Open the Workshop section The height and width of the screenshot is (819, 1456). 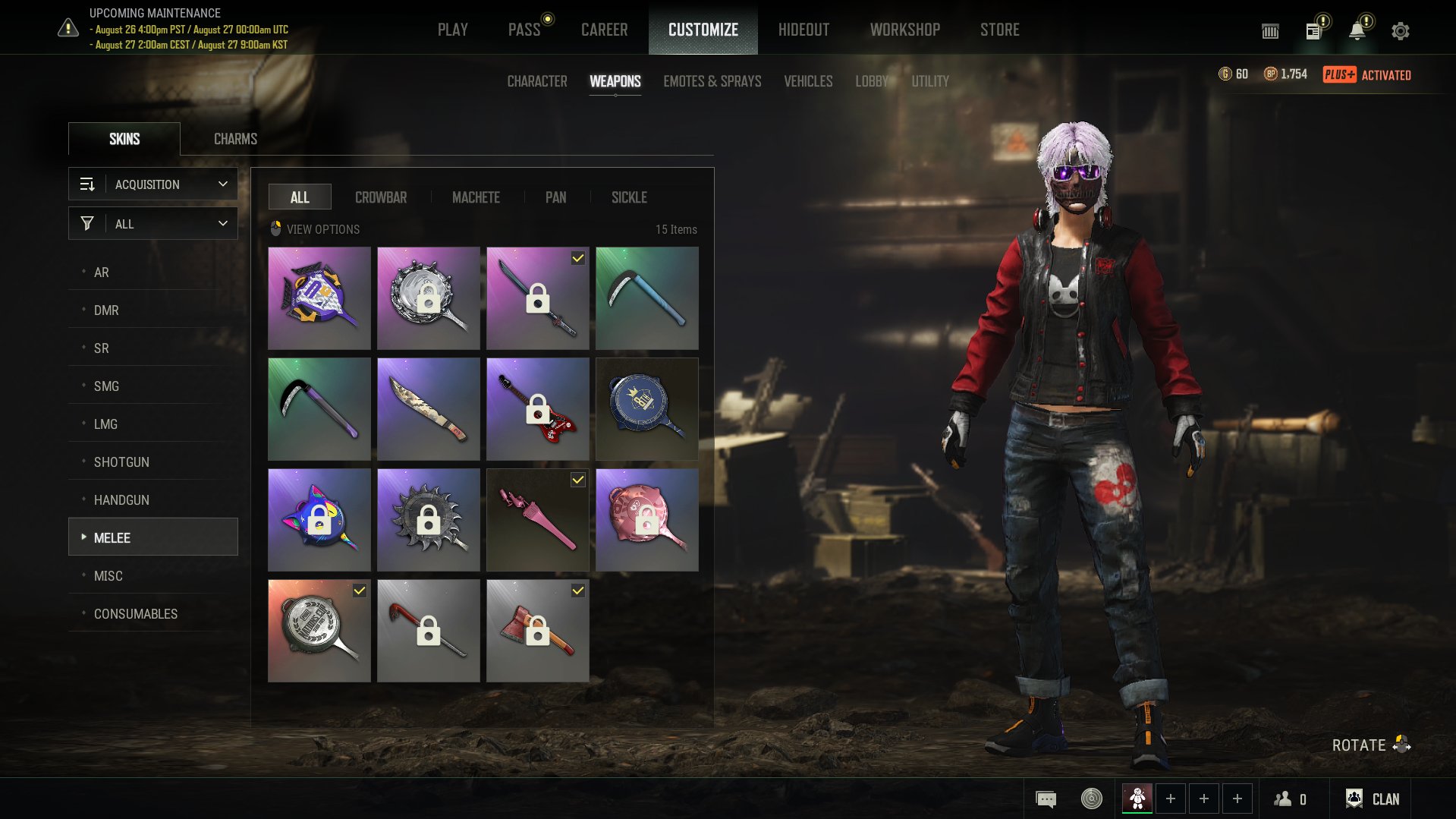pos(904,30)
